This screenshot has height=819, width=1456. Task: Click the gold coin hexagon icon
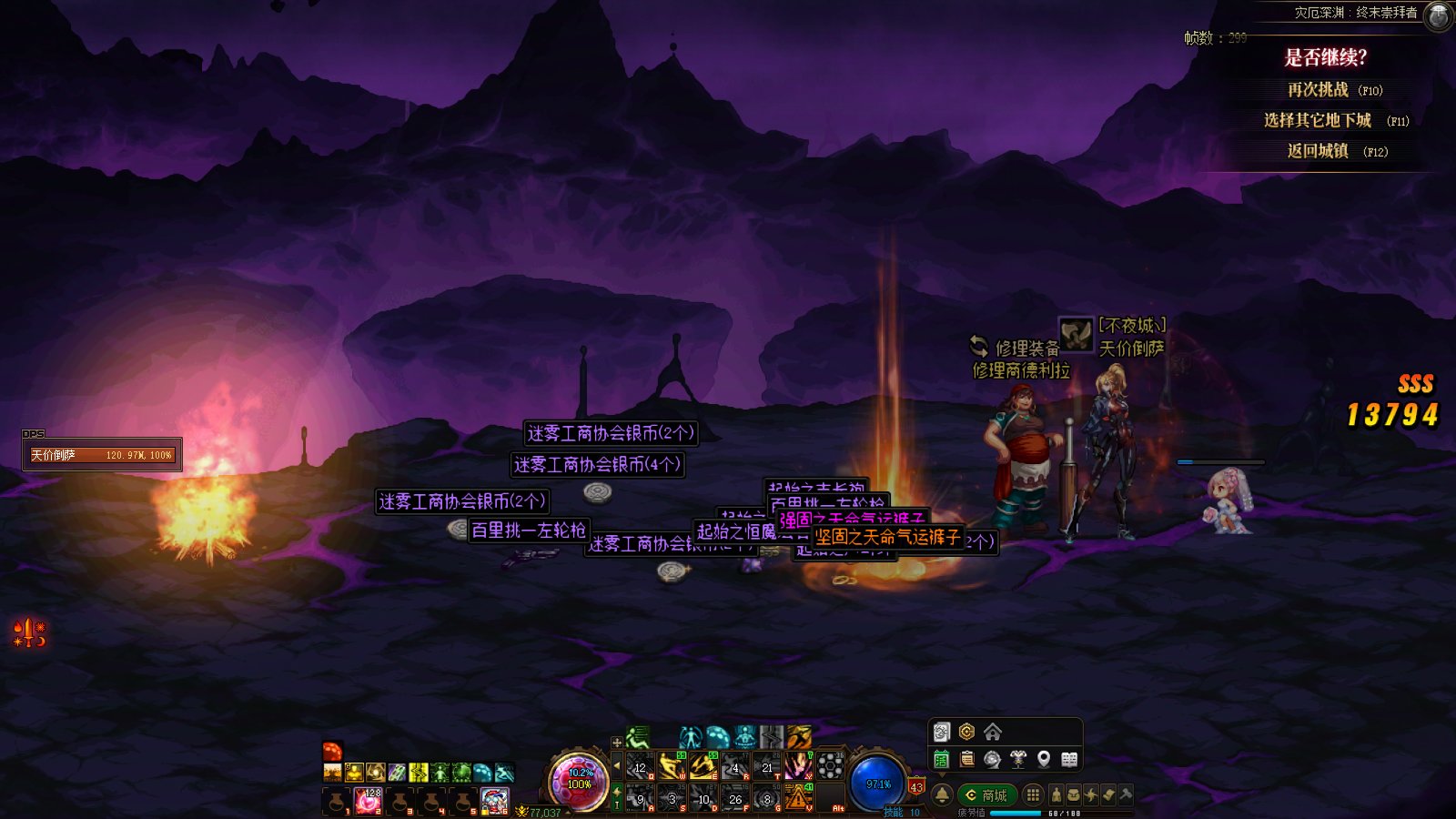click(966, 732)
